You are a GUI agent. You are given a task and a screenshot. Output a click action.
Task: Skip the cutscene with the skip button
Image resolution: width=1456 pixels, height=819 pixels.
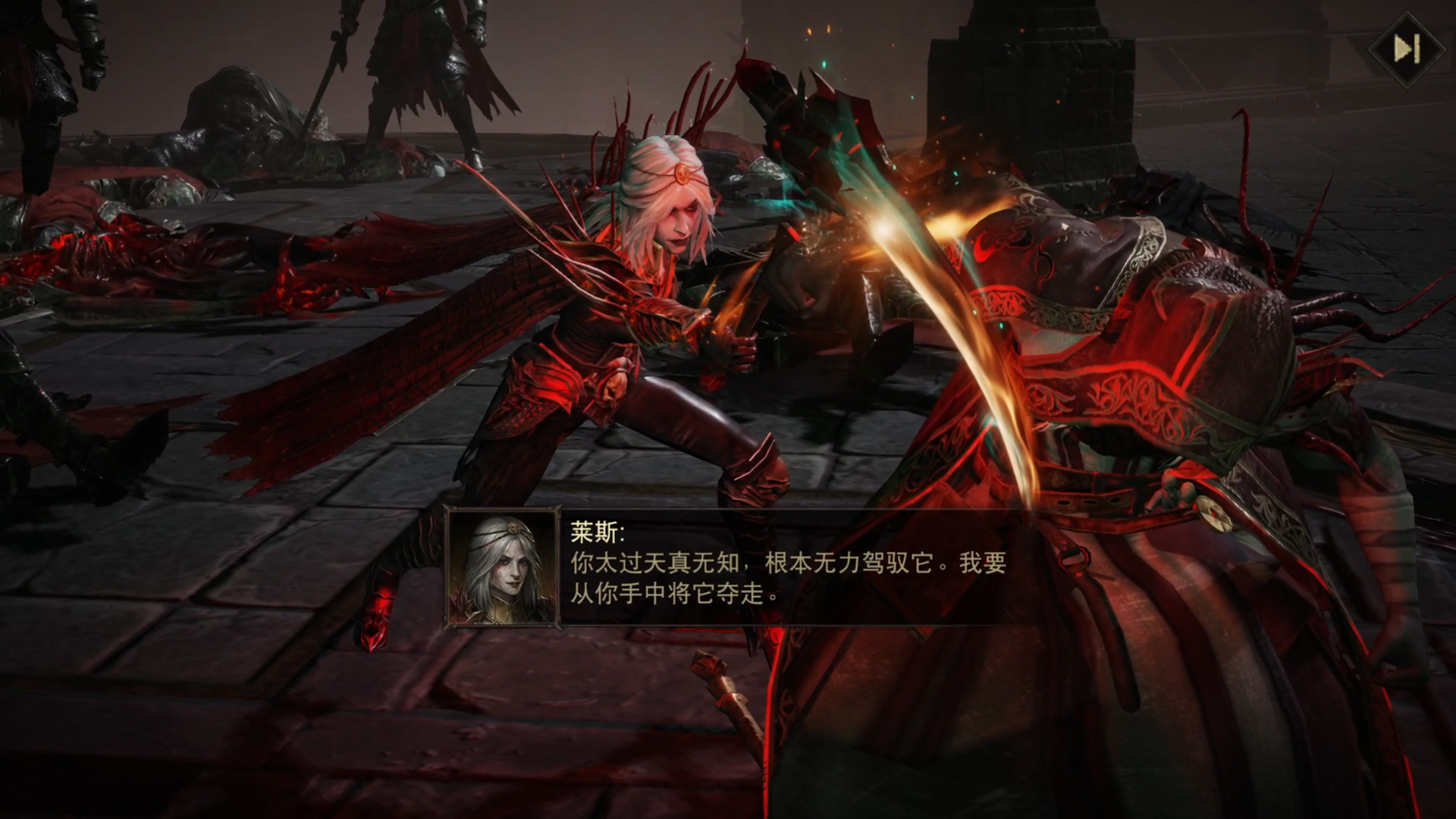pyautogui.click(x=1407, y=49)
